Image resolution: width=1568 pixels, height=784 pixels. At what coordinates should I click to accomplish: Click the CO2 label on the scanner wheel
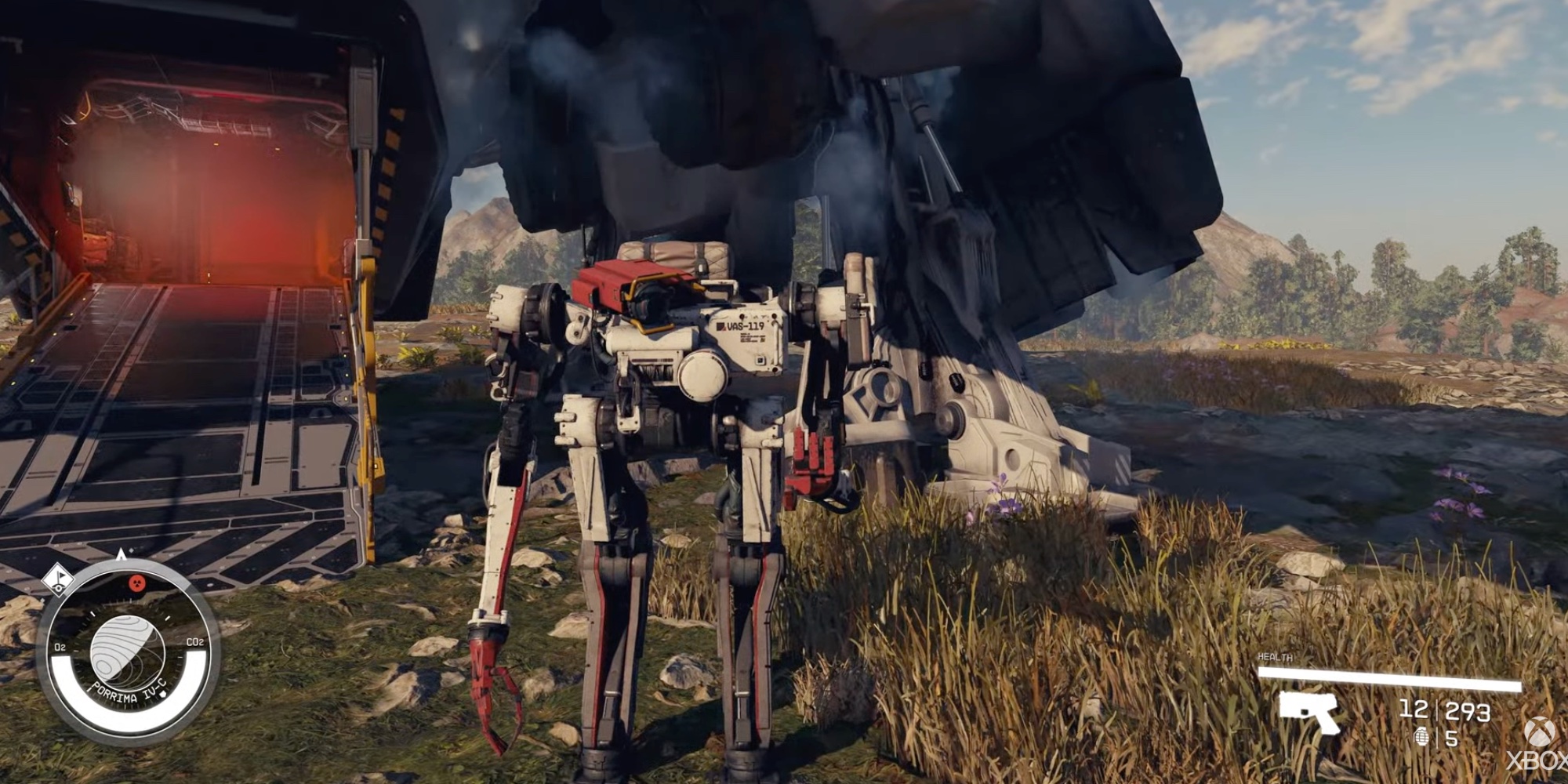pos(194,641)
